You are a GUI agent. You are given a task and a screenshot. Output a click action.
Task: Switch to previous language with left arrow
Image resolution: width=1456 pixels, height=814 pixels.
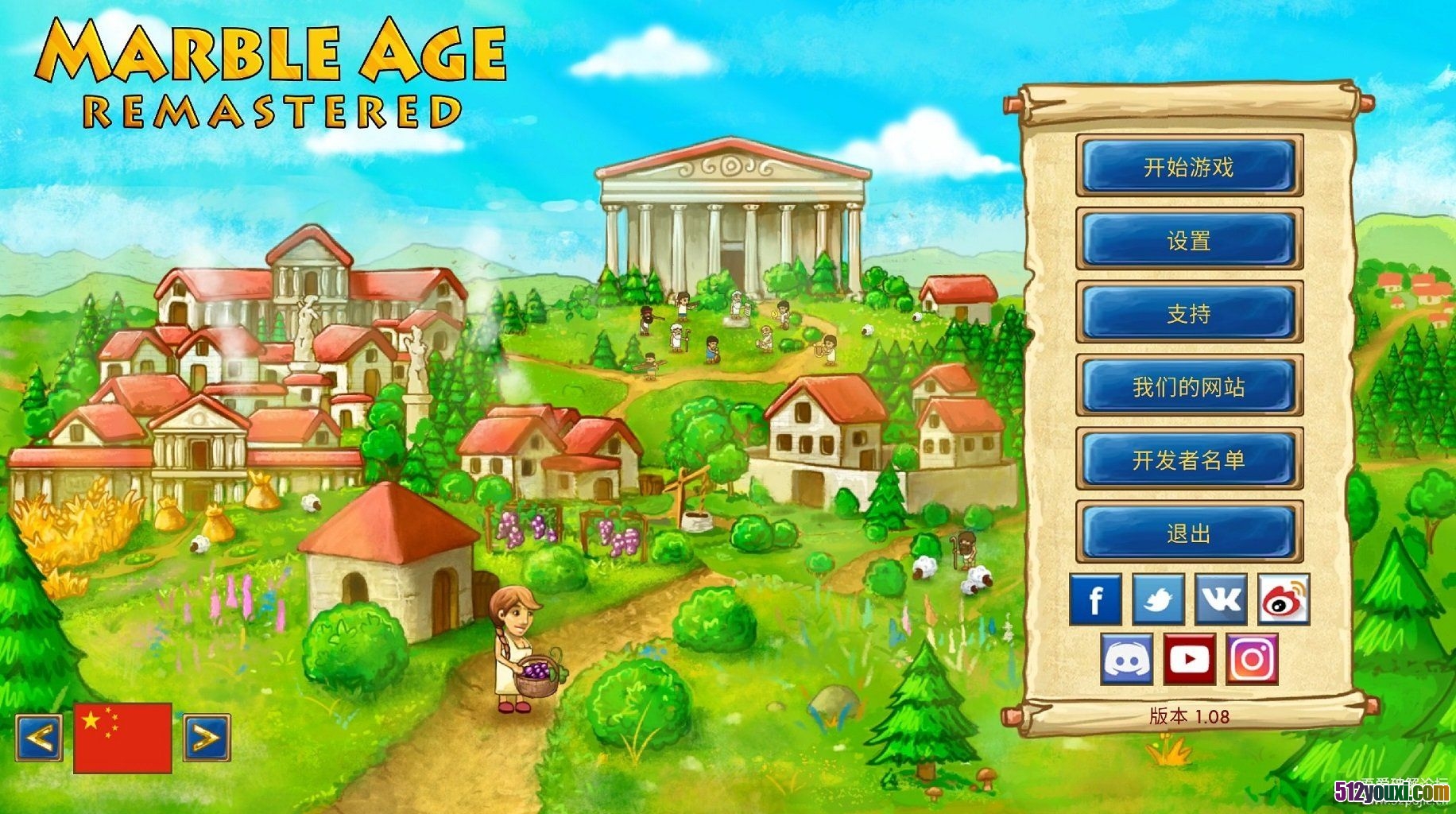[39, 738]
